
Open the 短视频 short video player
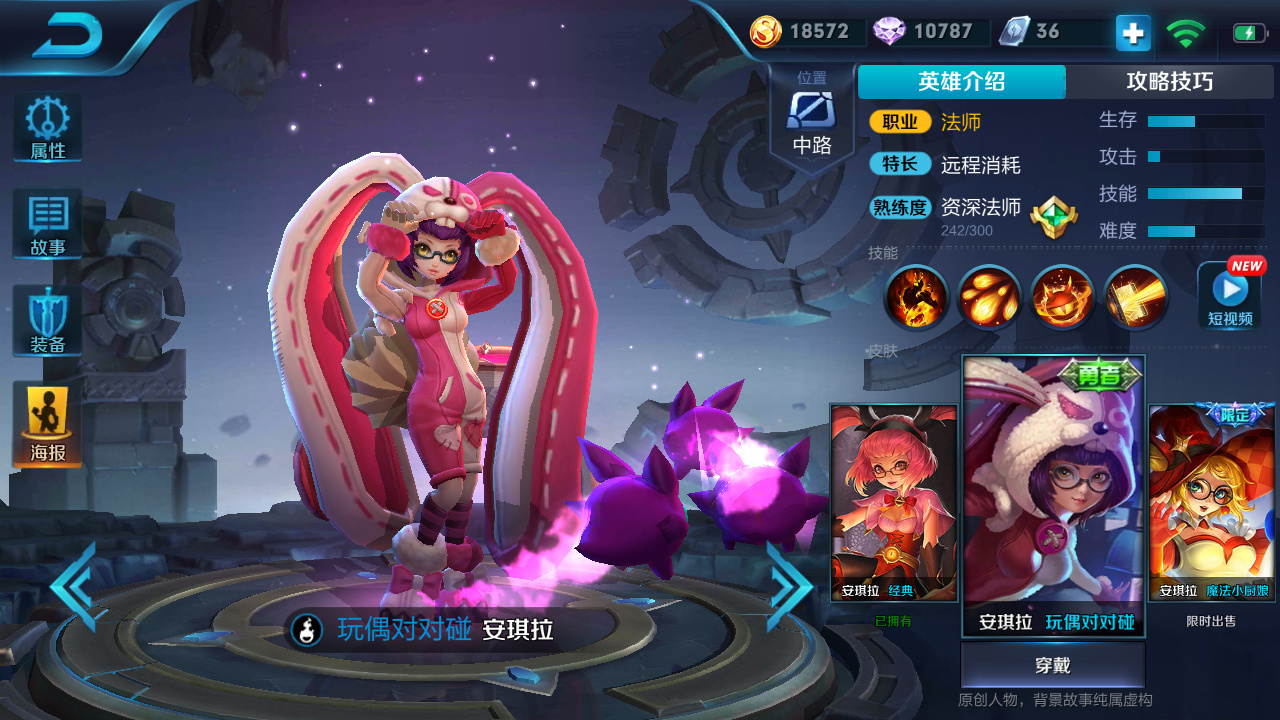point(1228,297)
